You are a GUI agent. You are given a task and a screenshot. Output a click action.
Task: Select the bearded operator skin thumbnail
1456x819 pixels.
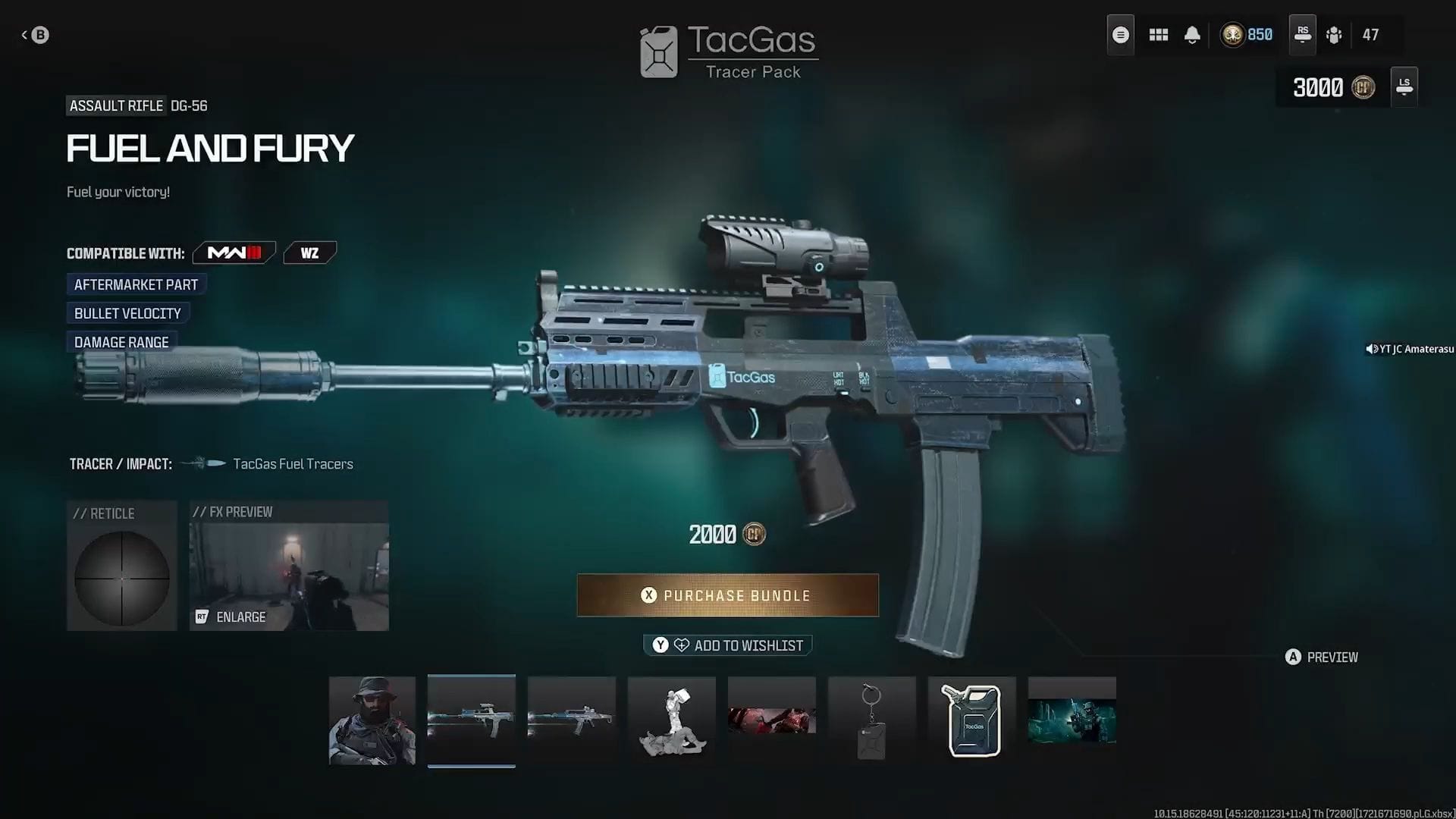(372, 719)
